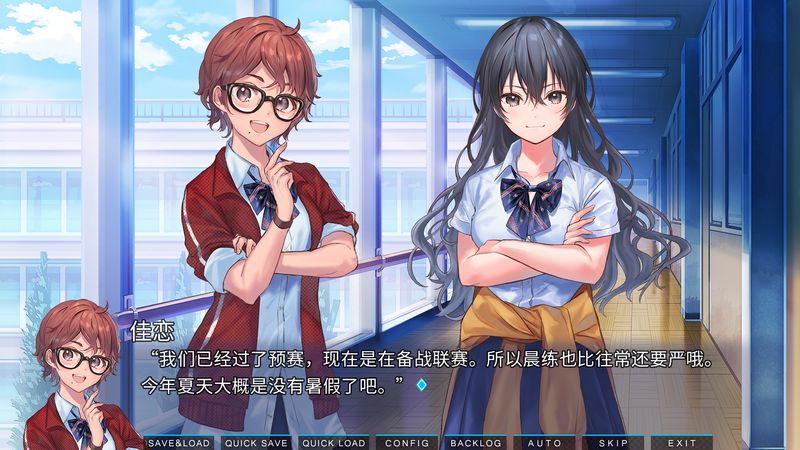Enable SKIP mode
This screenshot has width=800, height=450.
coord(613,442)
